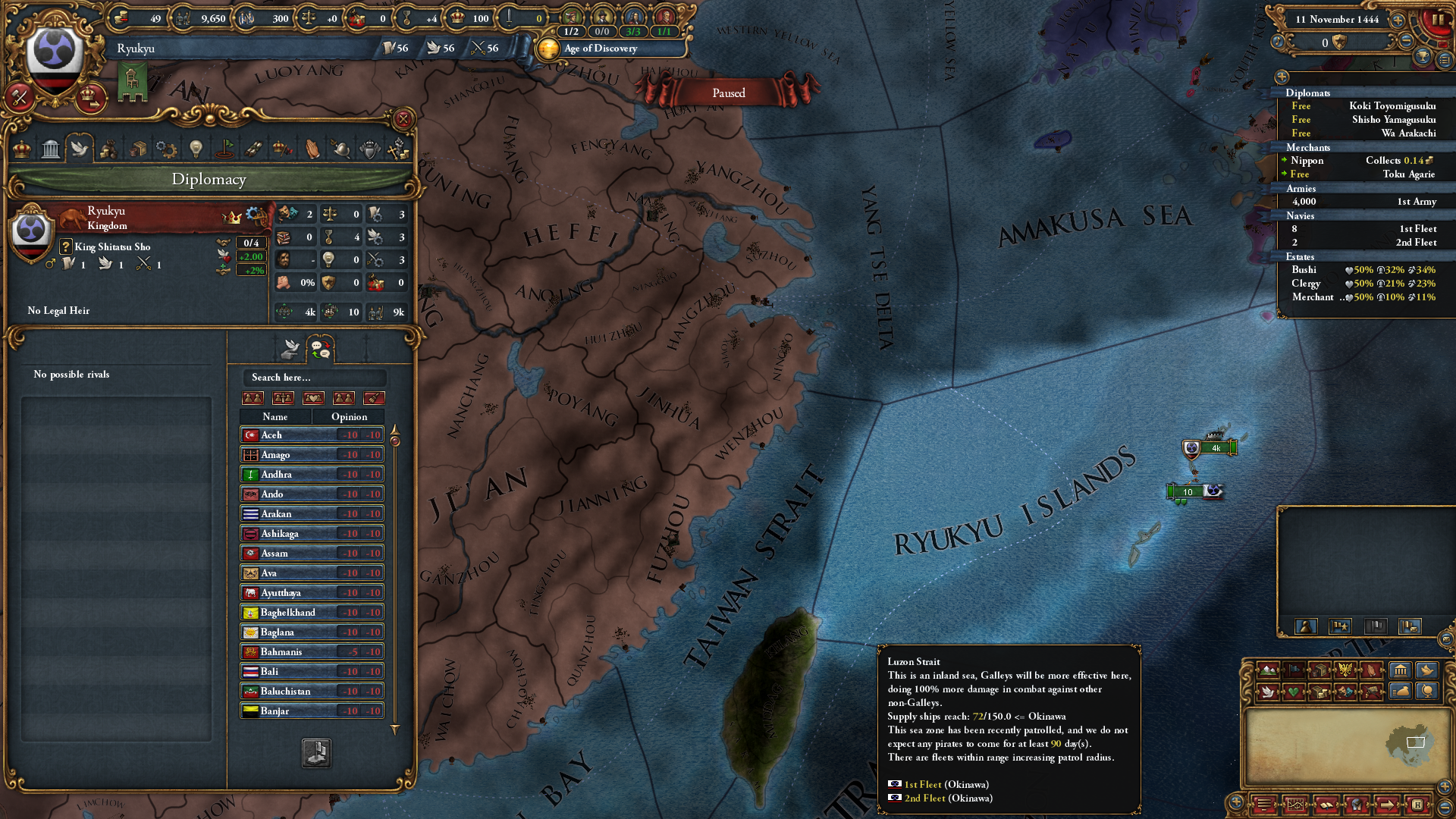This screenshot has height=819, width=1456.
Task: Toggle the diplomatic relations filter
Action: point(253,397)
